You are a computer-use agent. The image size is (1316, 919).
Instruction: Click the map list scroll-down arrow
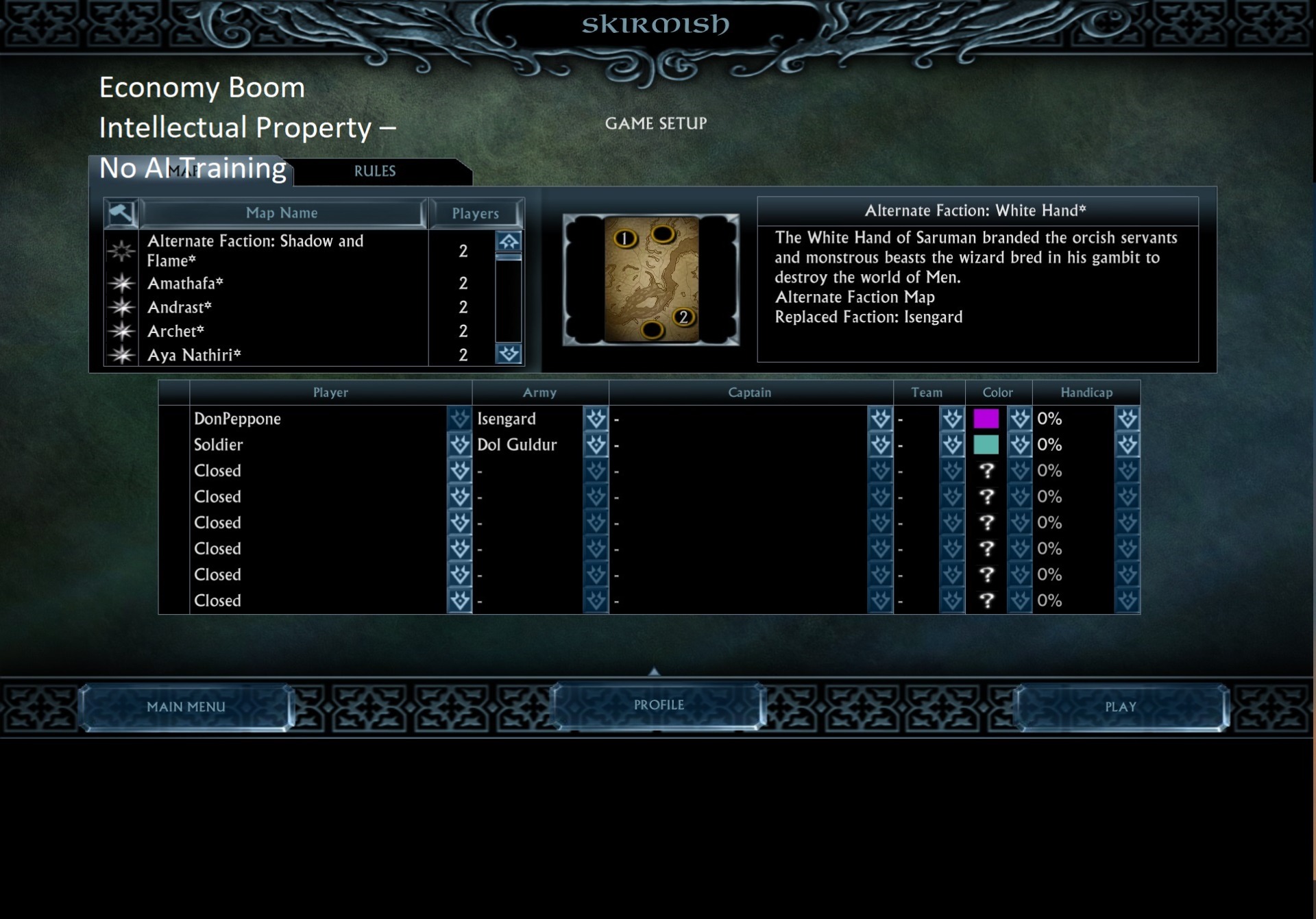(509, 354)
